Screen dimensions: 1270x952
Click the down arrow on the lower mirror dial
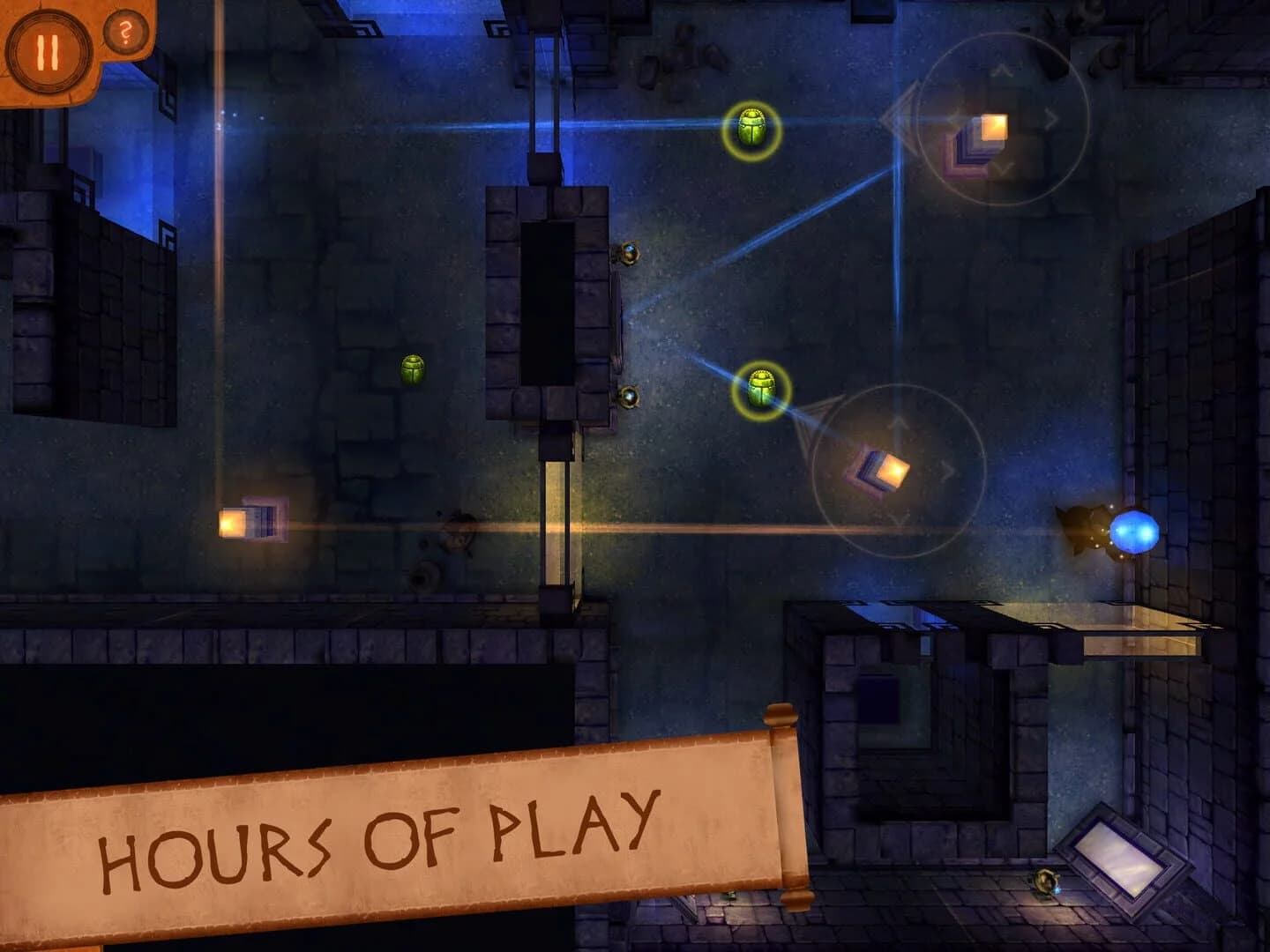point(898,518)
